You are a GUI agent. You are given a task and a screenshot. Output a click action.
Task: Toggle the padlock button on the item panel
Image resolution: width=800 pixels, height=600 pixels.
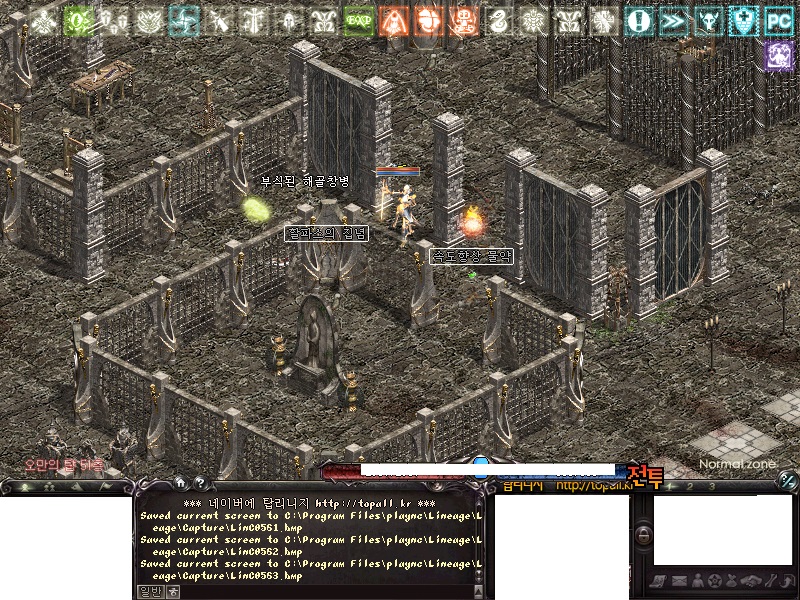pyautogui.click(x=644, y=537)
